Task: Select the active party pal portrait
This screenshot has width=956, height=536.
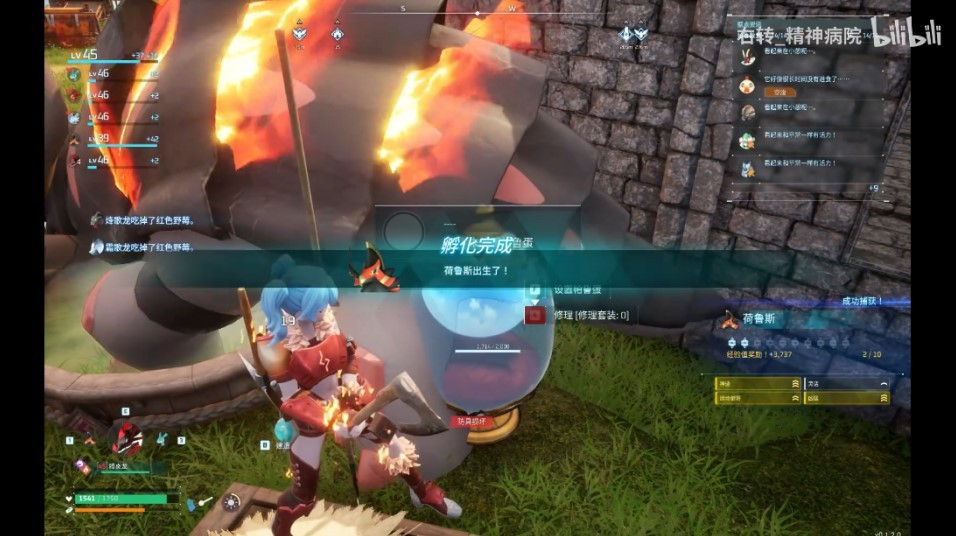Action: pos(127,437)
